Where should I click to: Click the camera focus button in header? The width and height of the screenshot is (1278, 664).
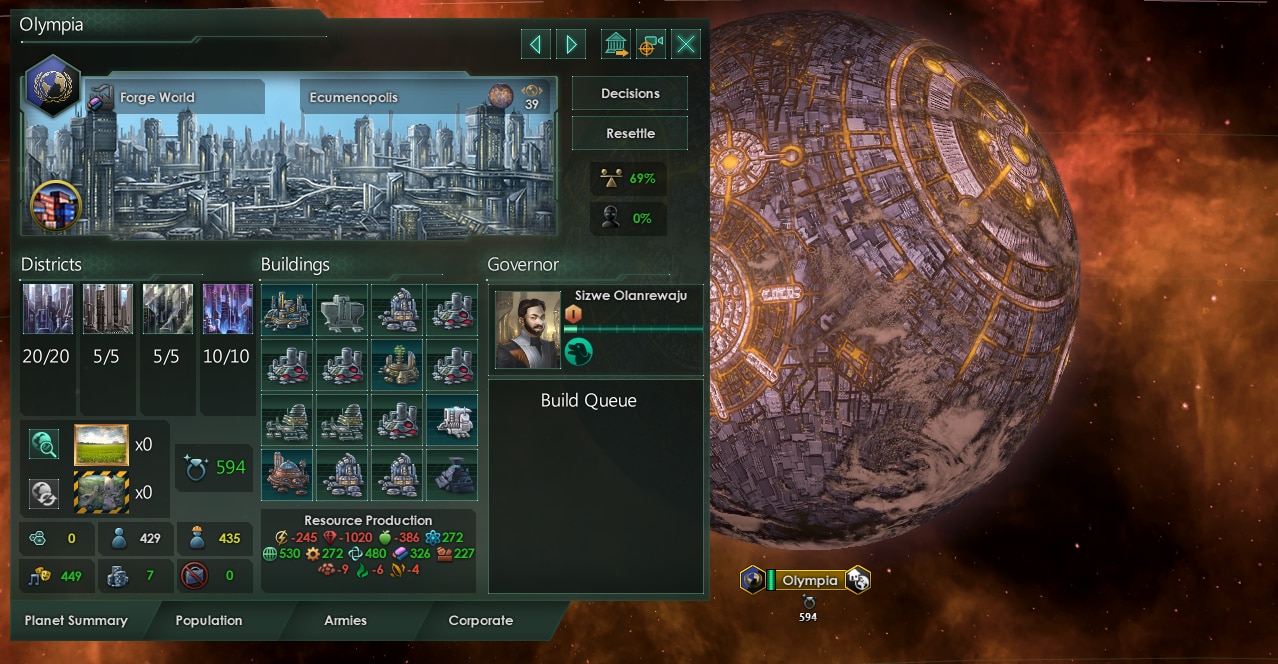(650, 44)
